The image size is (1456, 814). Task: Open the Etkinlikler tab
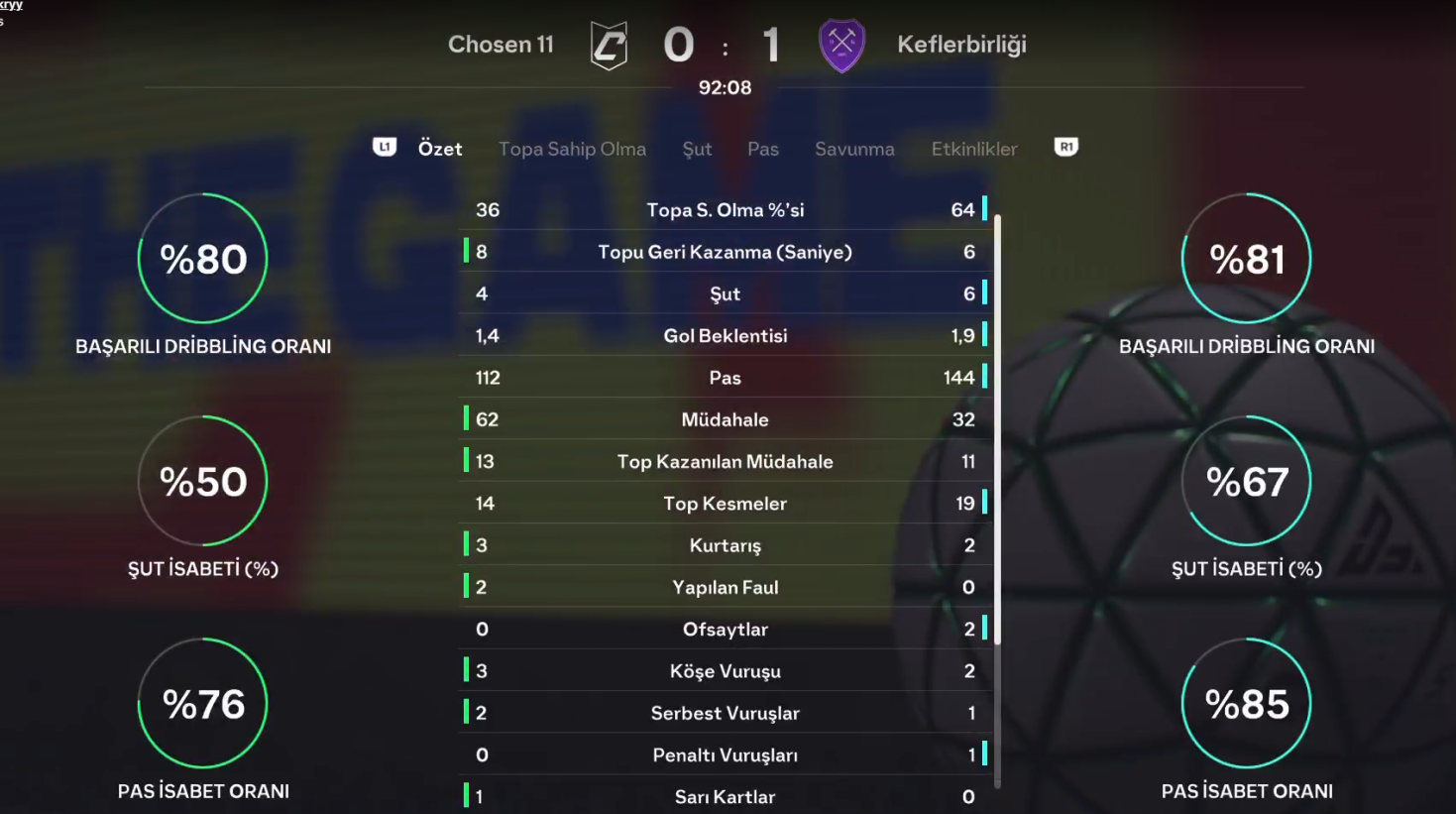(x=973, y=149)
